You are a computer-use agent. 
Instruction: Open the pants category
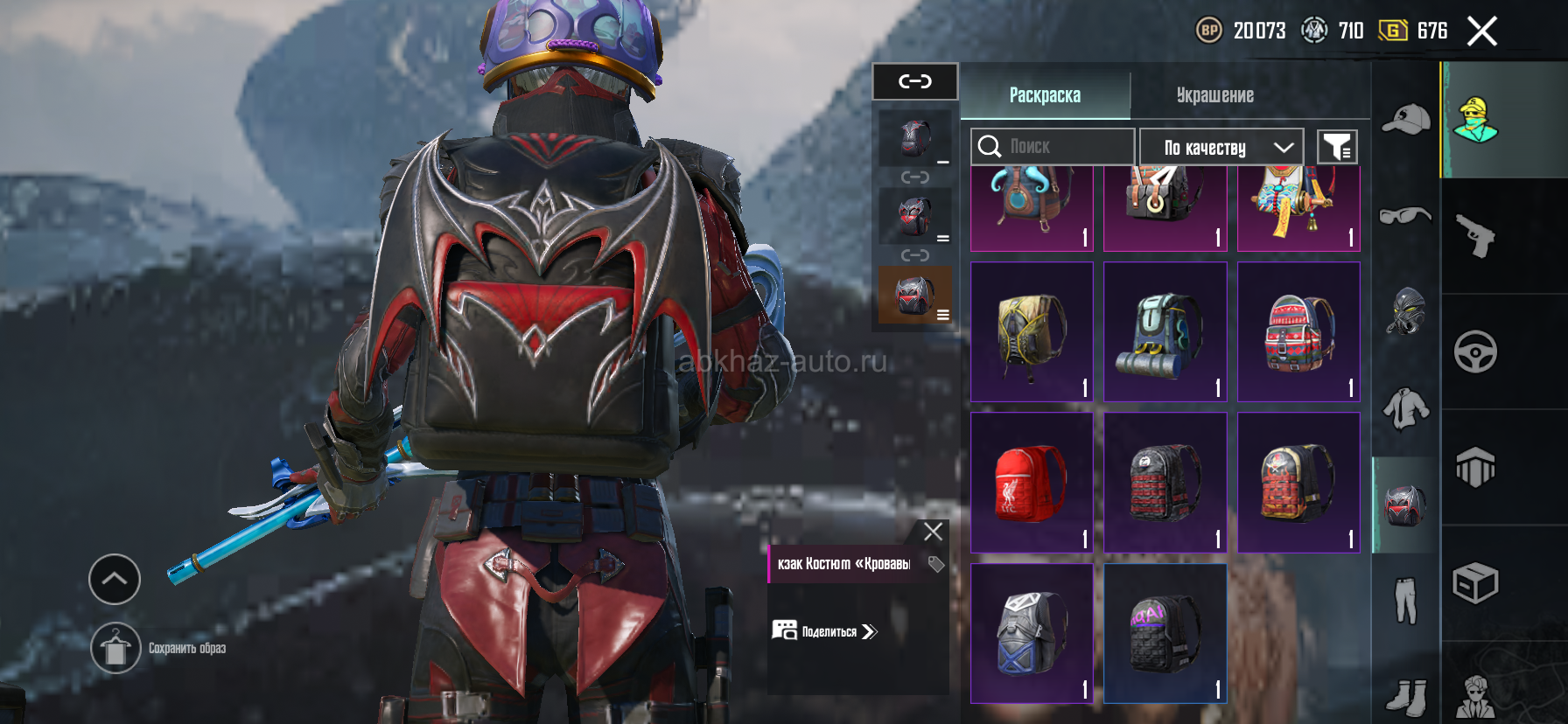click(x=1406, y=600)
